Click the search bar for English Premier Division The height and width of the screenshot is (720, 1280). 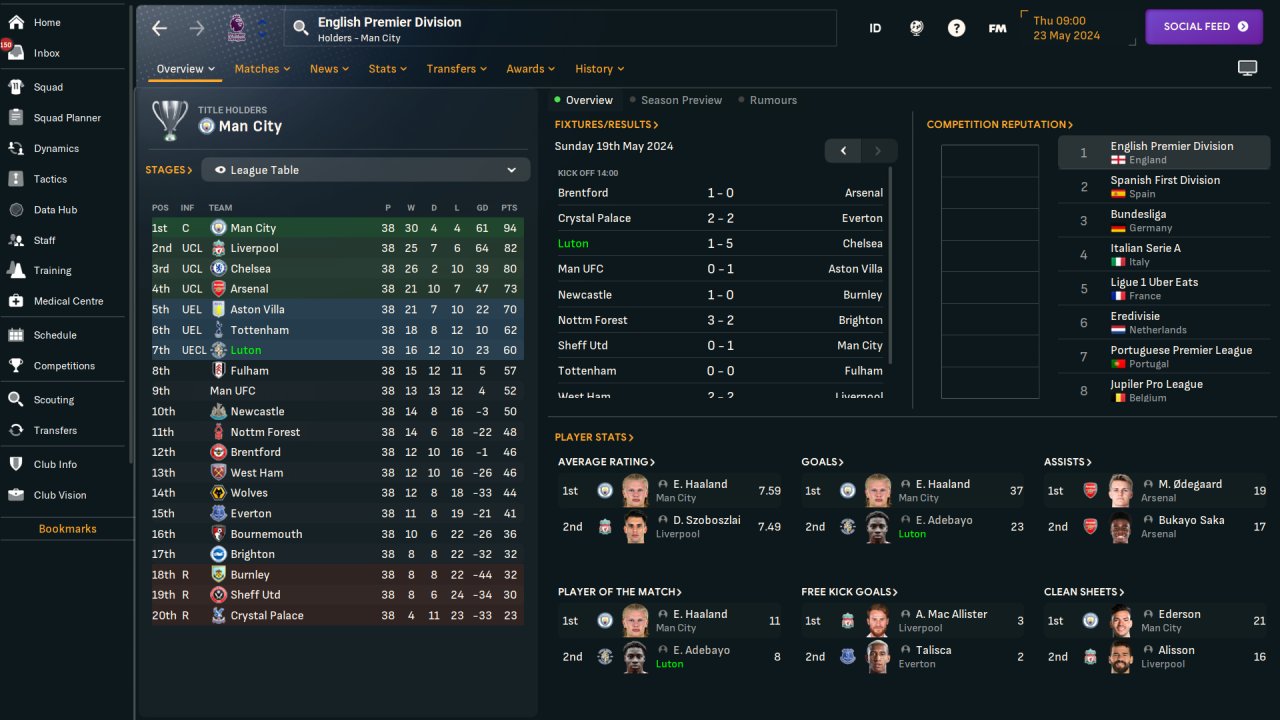point(560,28)
